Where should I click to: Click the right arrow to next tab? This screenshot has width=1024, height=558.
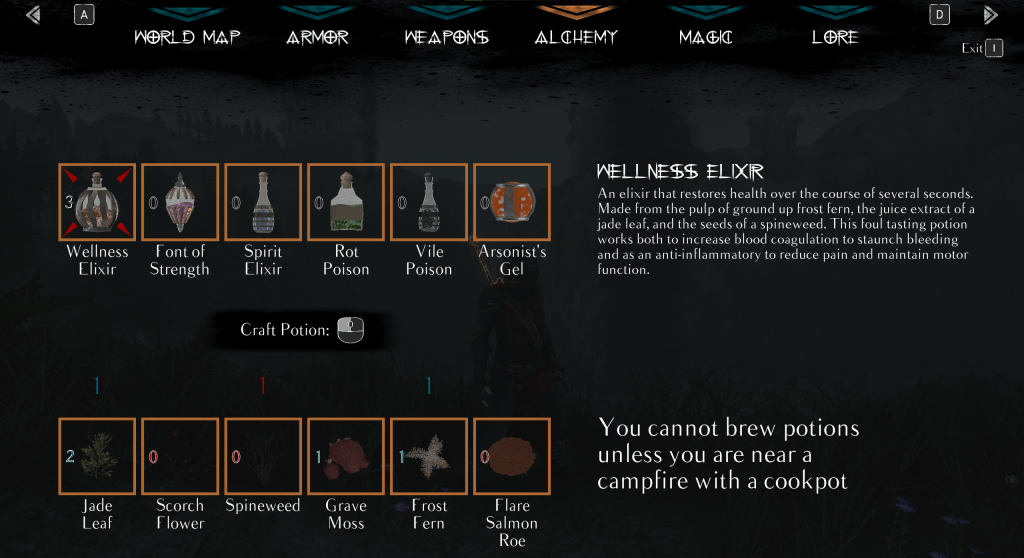tap(990, 15)
